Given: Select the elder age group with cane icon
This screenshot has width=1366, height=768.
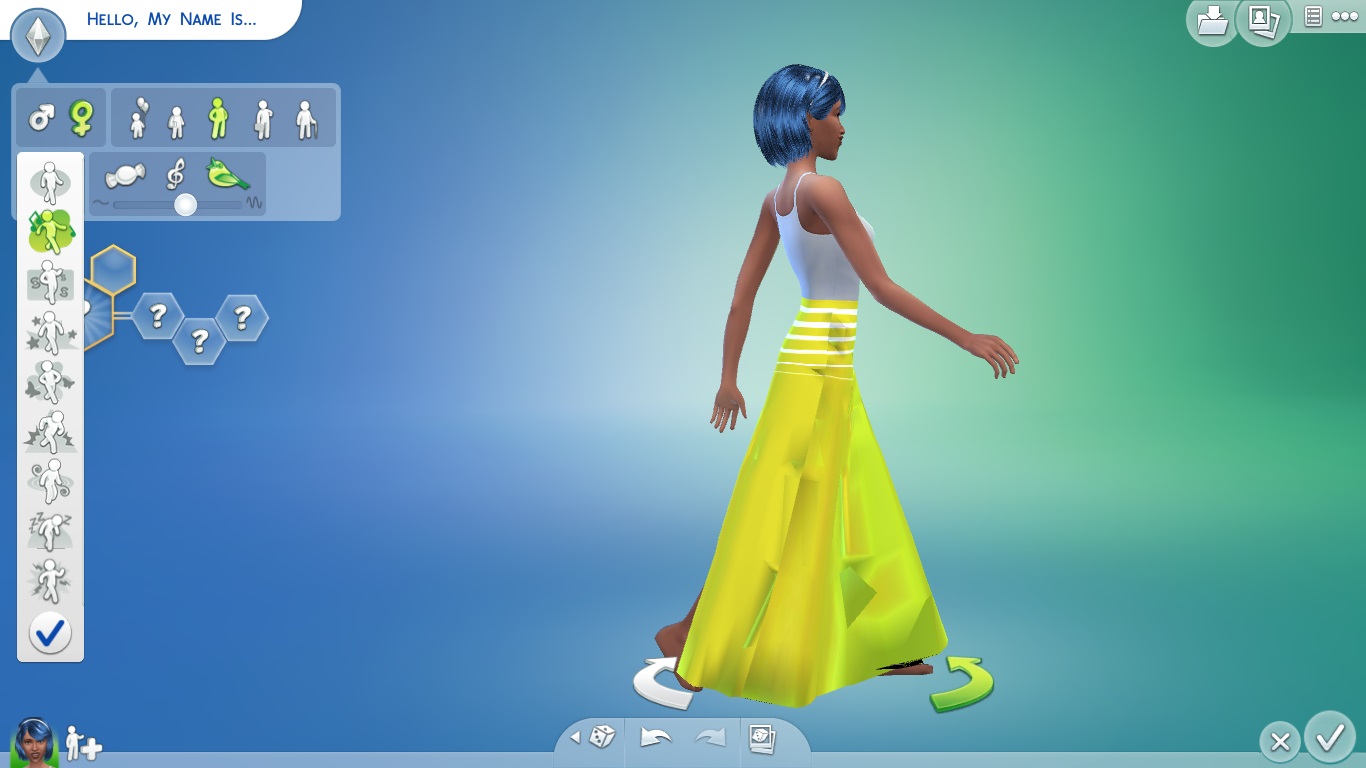Looking at the screenshot, I should point(306,116).
